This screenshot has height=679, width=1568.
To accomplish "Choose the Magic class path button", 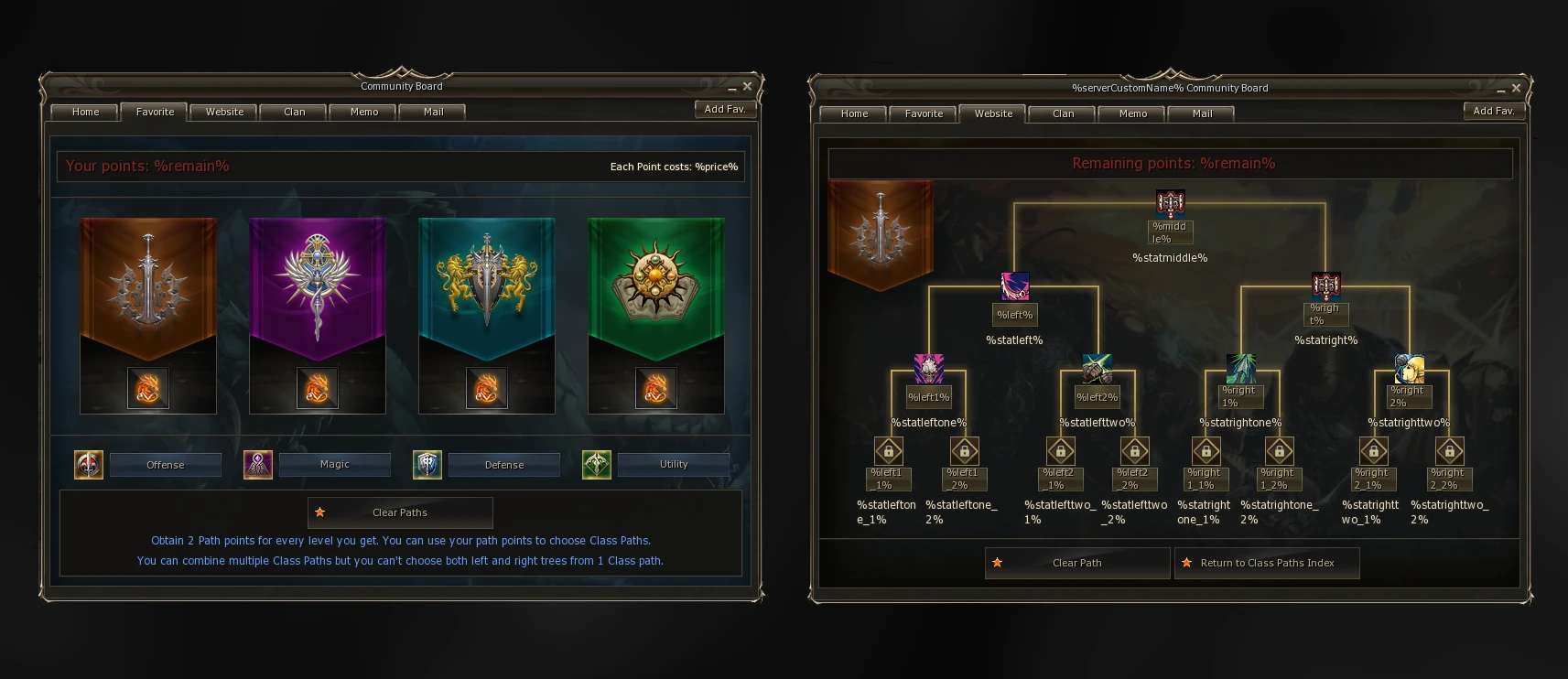I will tap(334, 465).
